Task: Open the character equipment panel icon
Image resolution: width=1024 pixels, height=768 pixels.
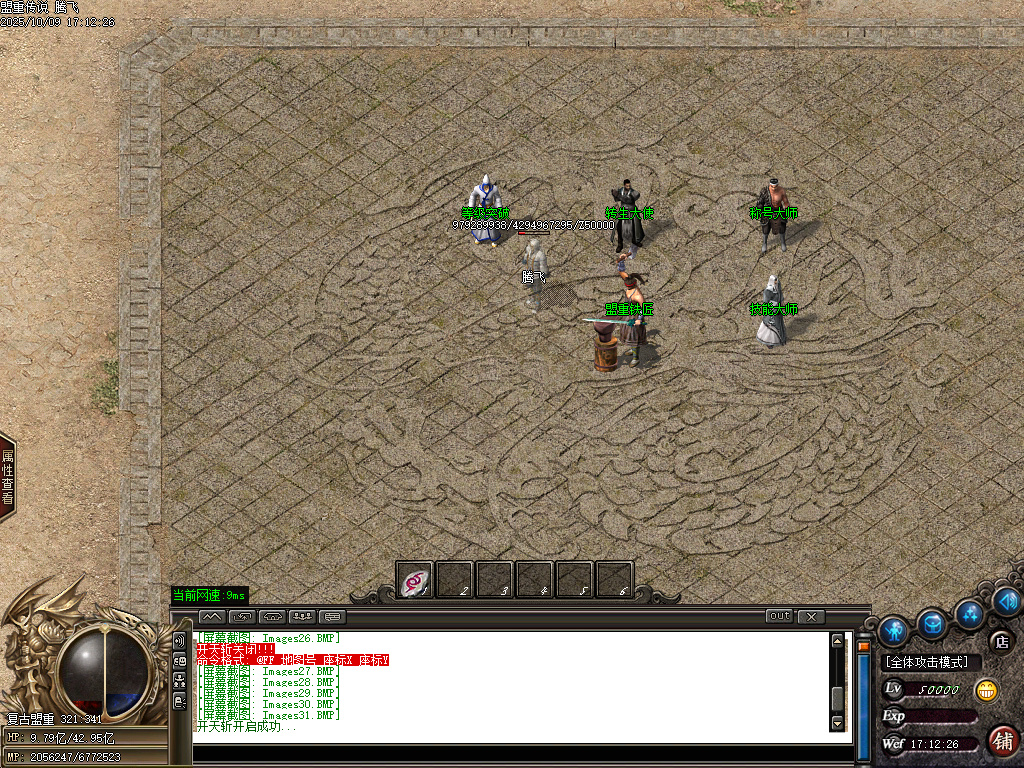Action: click(893, 630)
